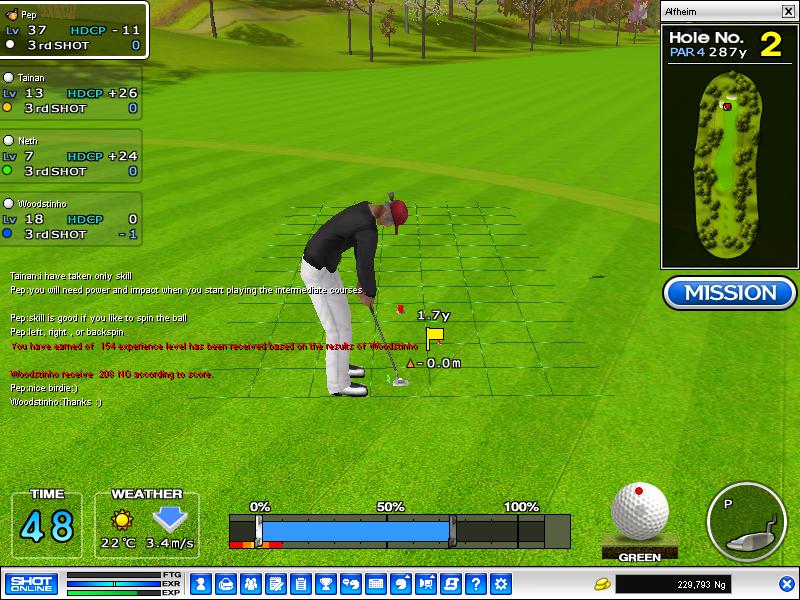Open the notepad with pencil icon
The image size is (800, 600).
(x=275, y=583)
